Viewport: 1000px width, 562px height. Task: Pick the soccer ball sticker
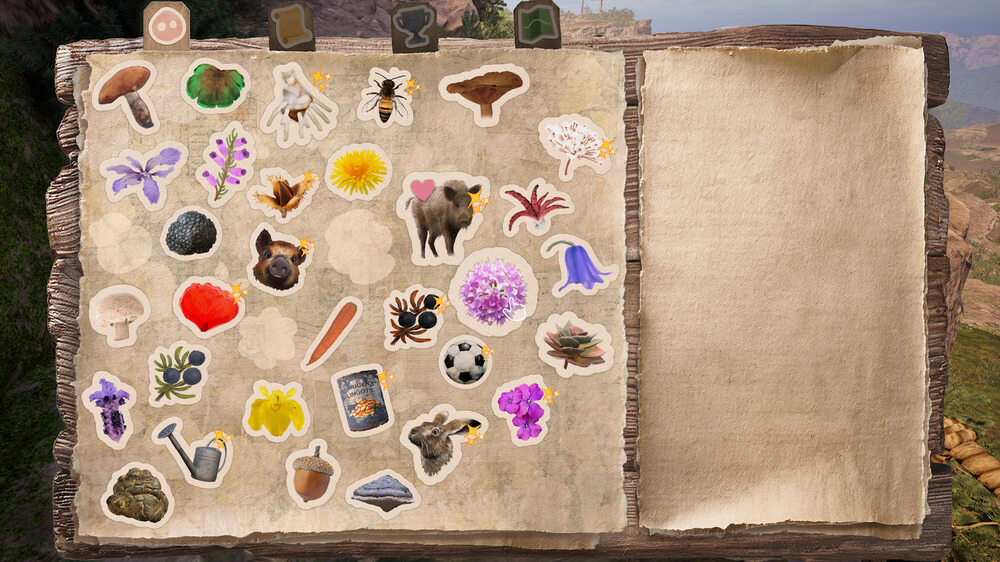[x=465, y=362]
